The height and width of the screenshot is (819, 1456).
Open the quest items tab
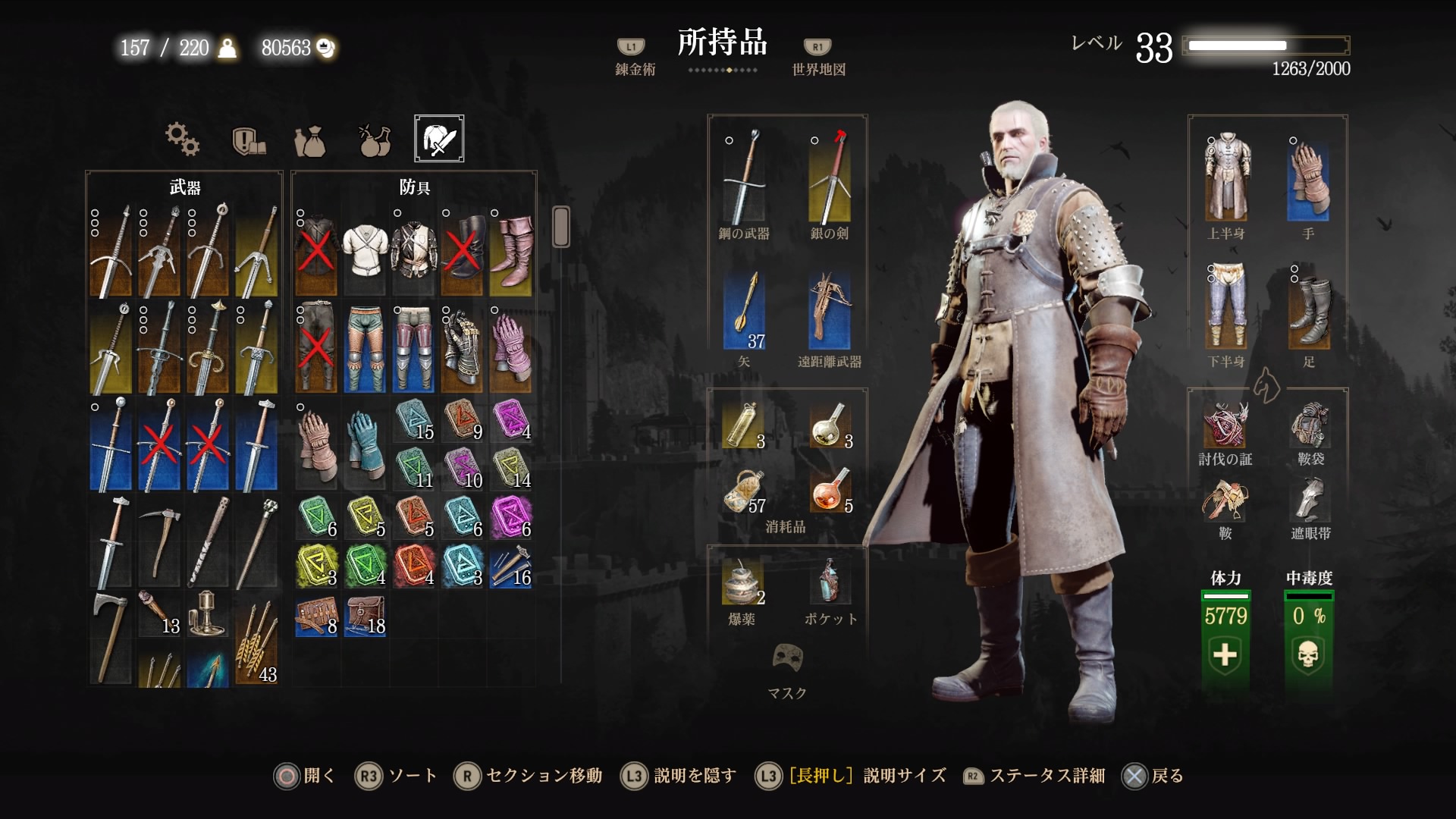(247, 140)
